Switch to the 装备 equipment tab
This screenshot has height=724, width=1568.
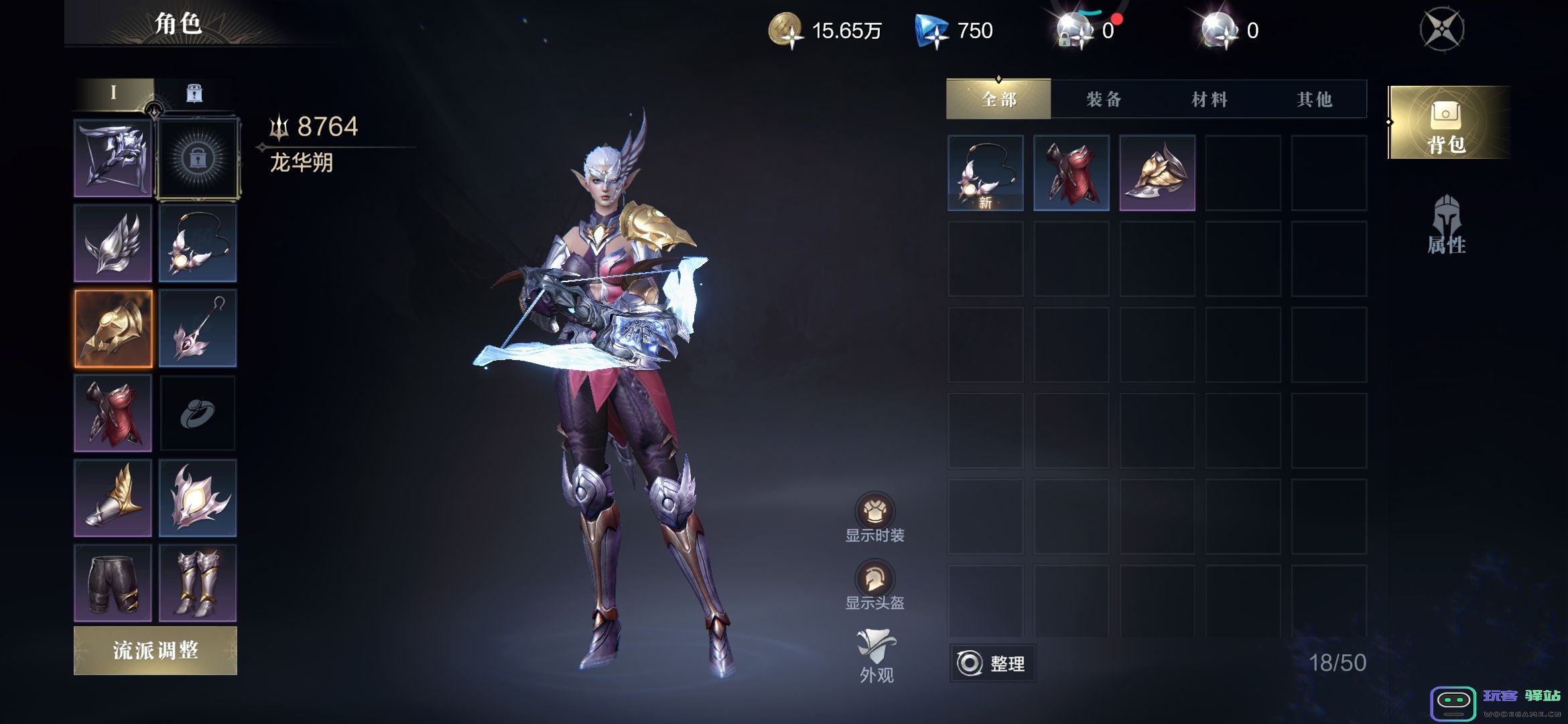click(x=1104, y=99)
